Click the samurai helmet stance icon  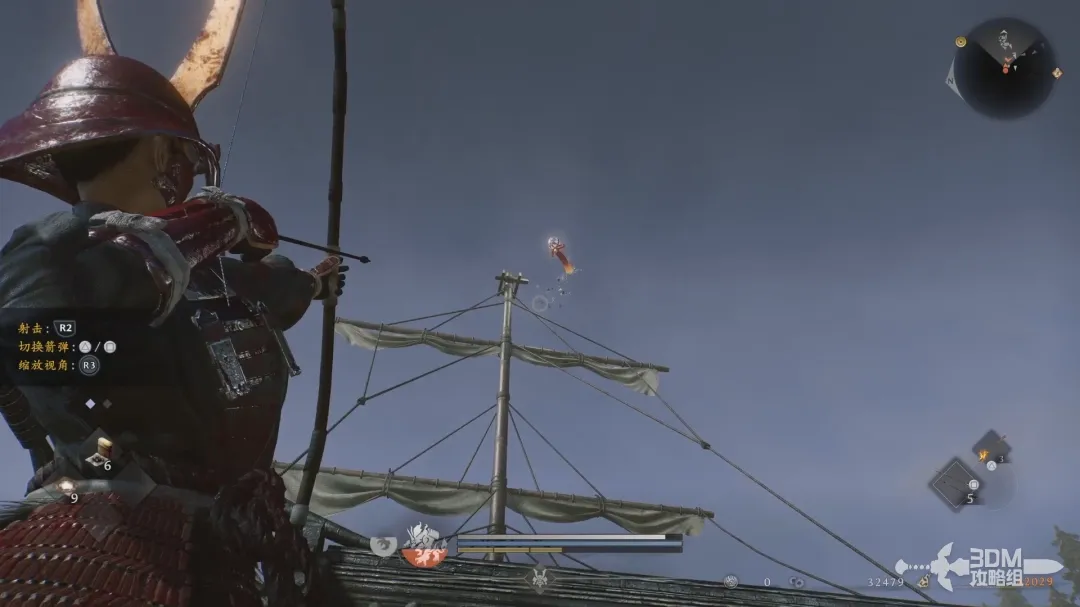540,578
